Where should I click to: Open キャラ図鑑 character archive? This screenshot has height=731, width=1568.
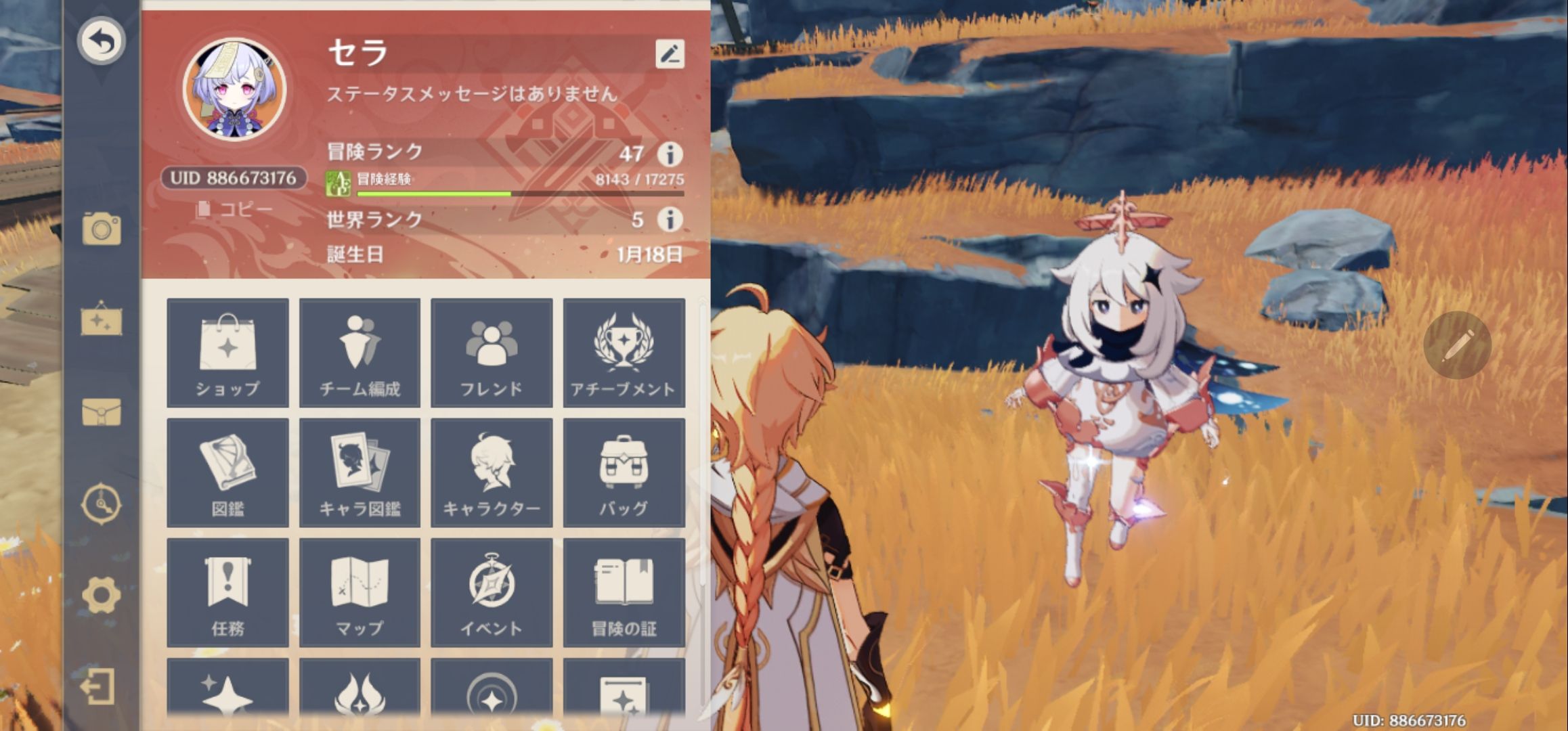point(361,472)
